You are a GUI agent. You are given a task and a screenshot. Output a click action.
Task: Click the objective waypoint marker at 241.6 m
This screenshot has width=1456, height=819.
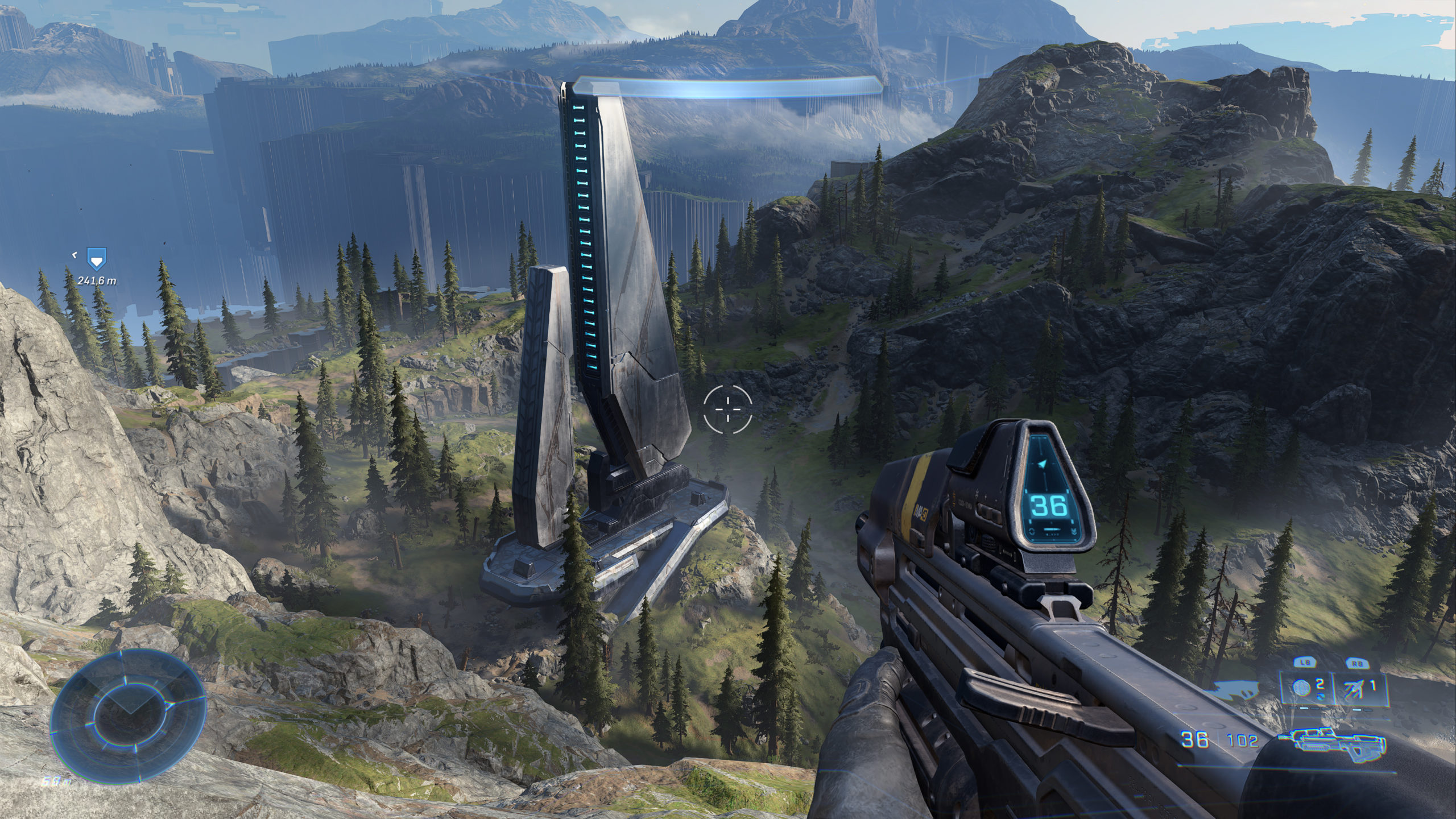(x=96, y=259)
